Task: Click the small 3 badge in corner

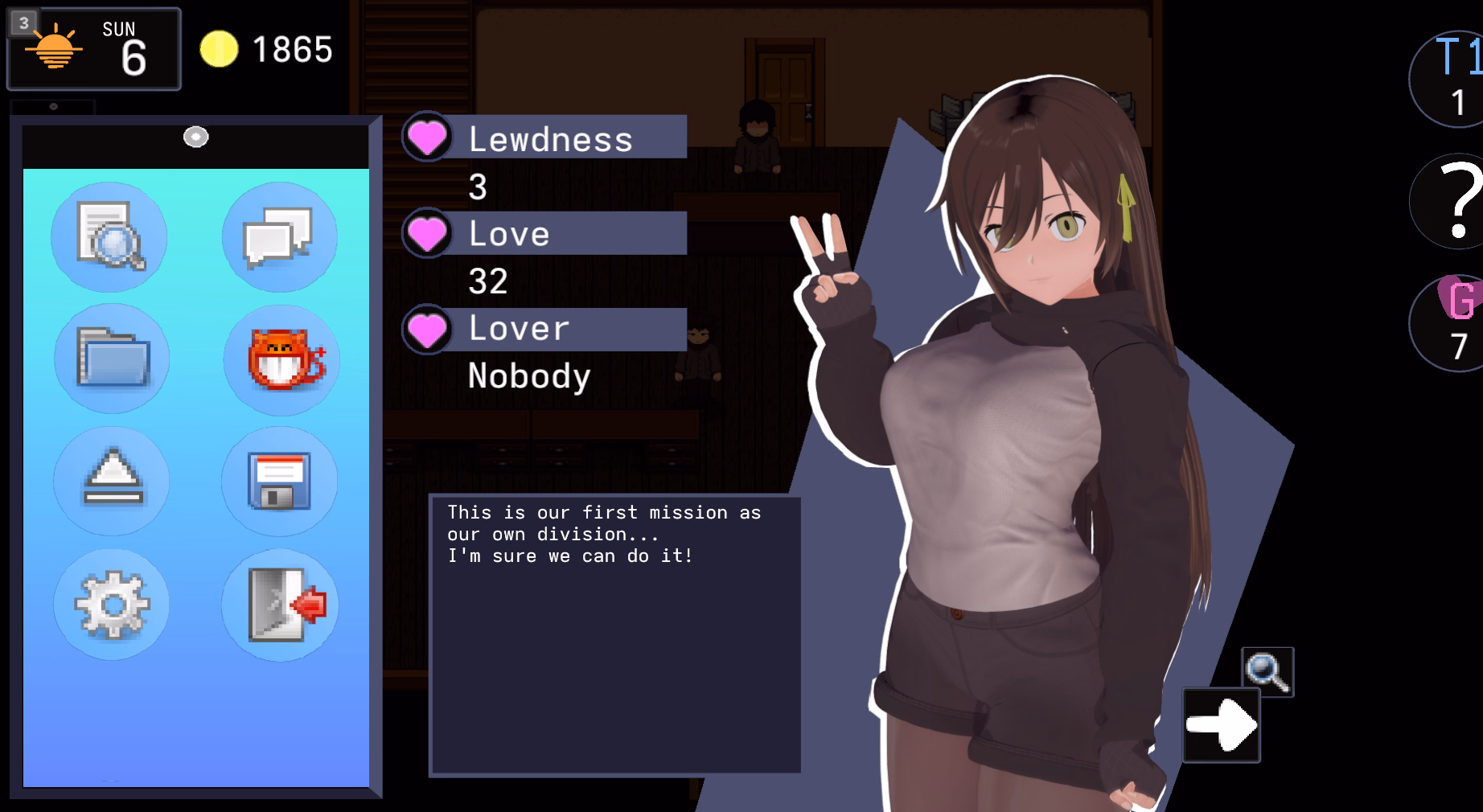Action: [23, 23]
